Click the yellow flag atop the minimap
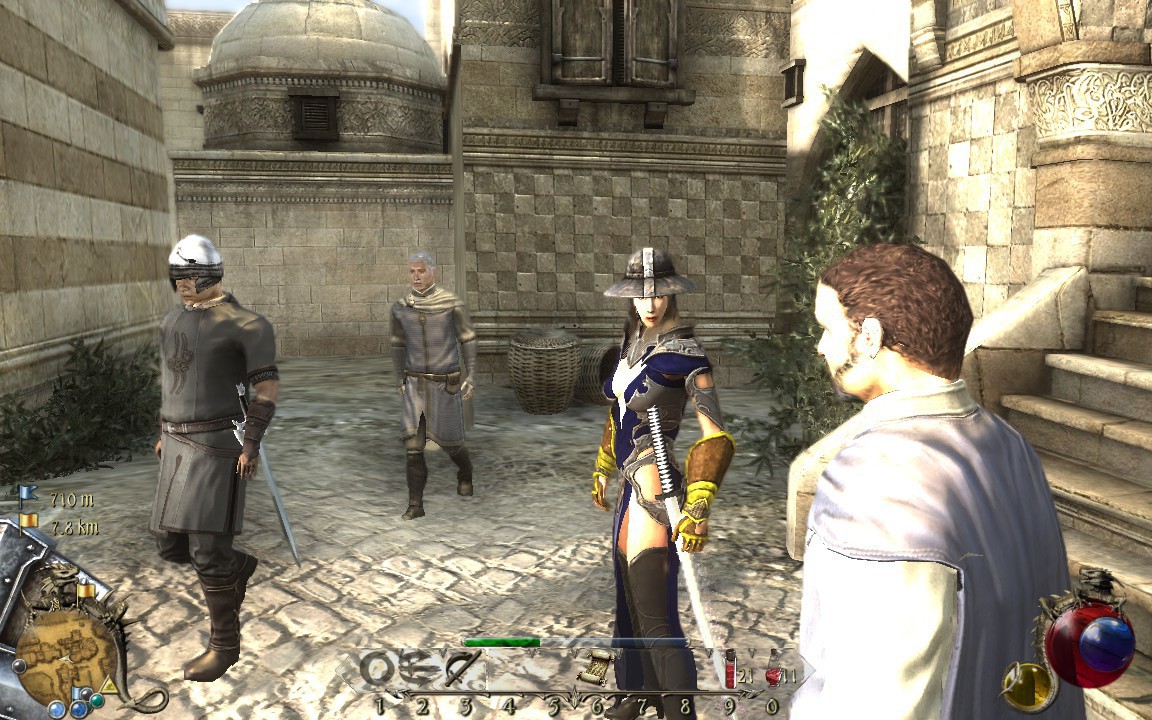1152x720 pixels. click(84, 592)
